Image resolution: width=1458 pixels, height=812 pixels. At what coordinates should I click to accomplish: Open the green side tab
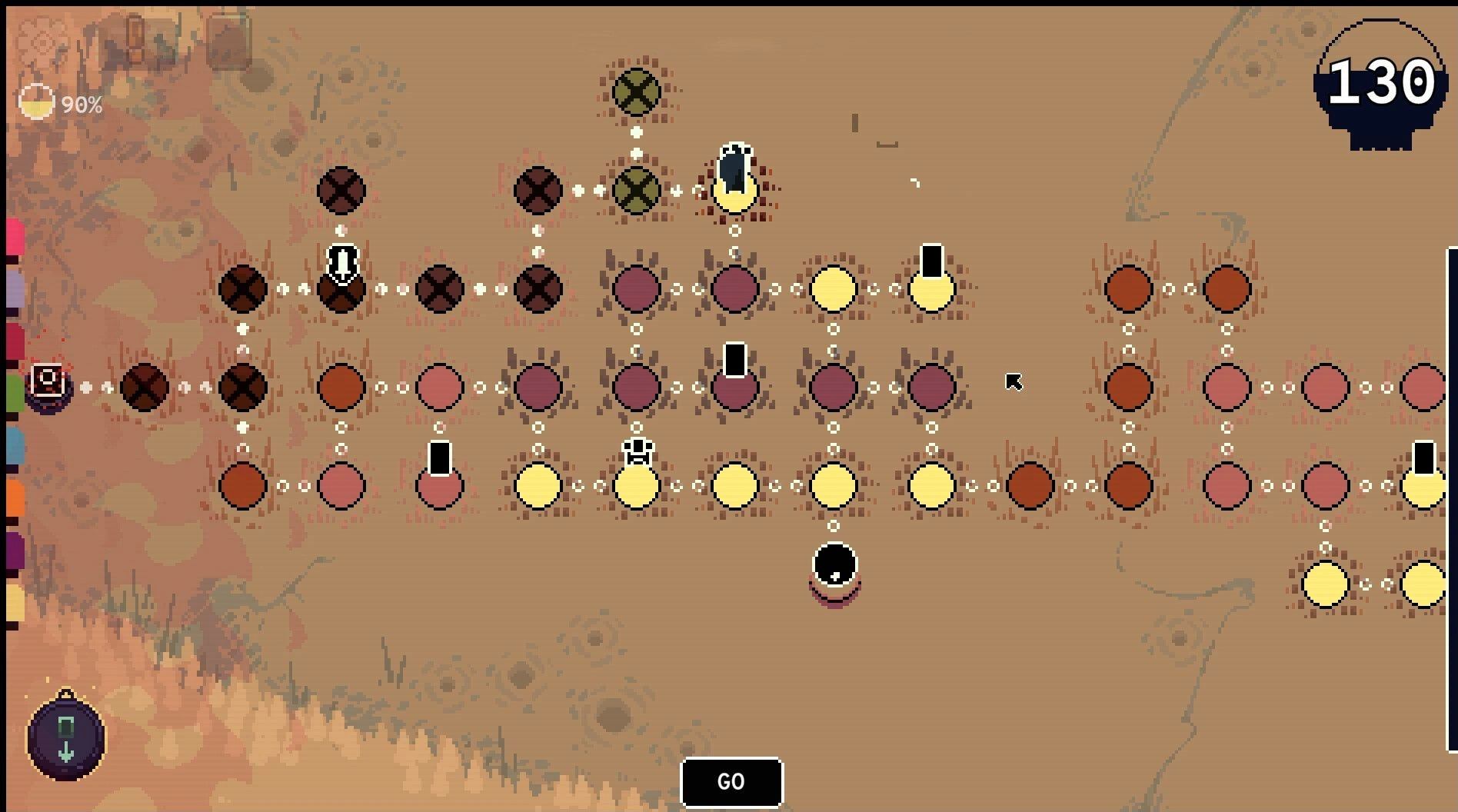click(x=15, y=392)
